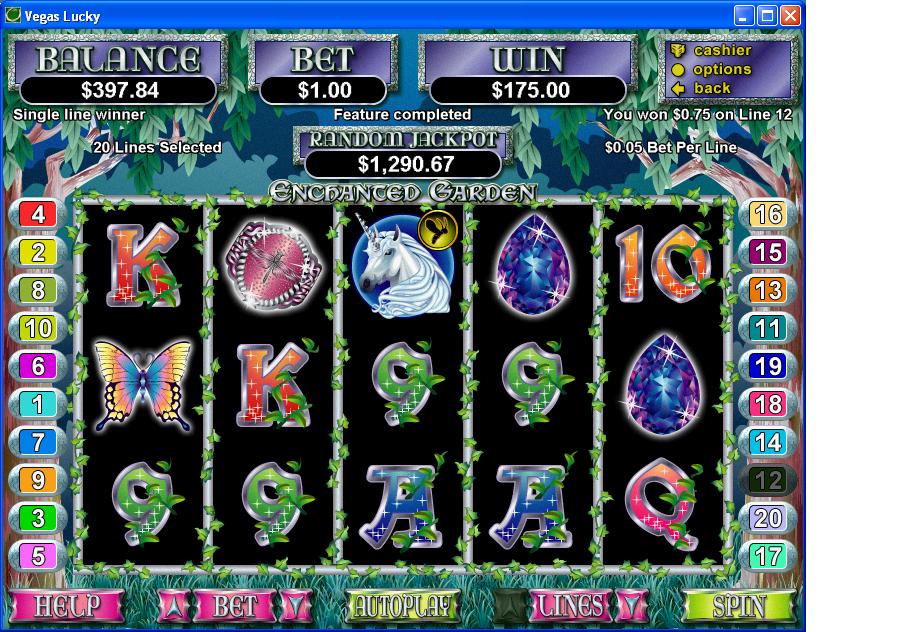The height and width of the screenshot is (632, 924).
Task: Select payline 16 marker
Action: 767,214
